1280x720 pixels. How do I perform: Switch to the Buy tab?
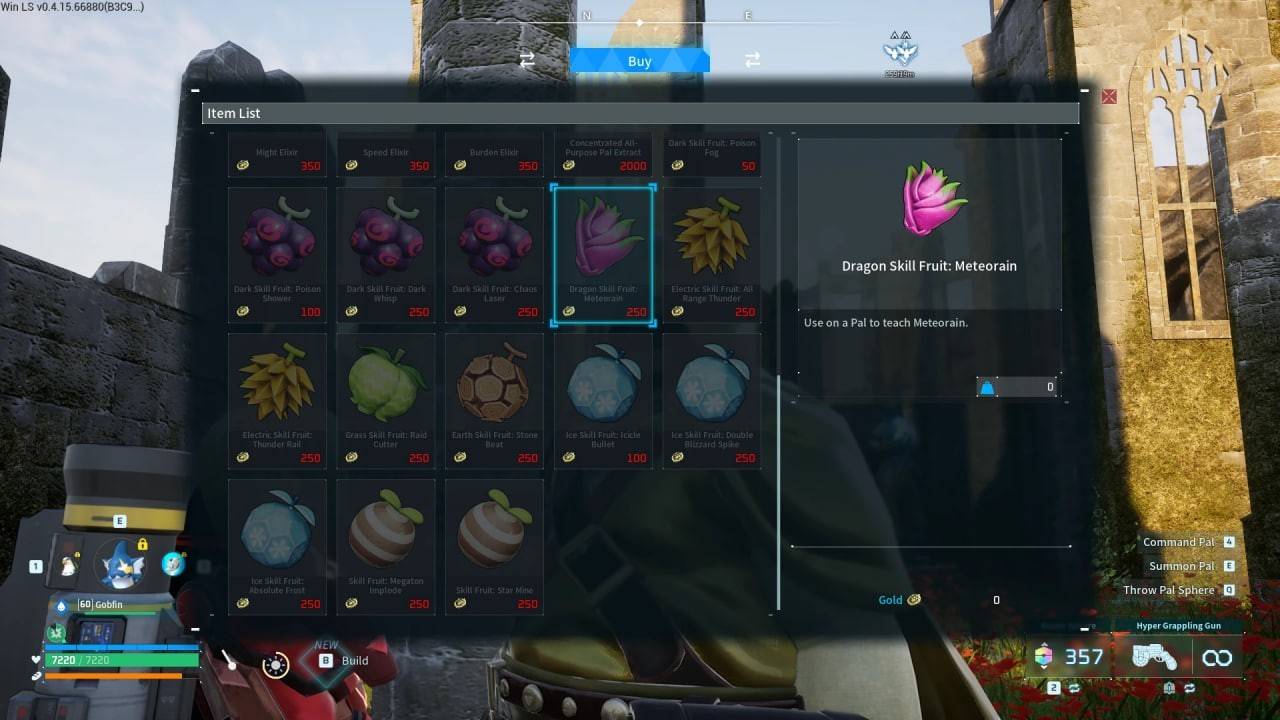639,60
